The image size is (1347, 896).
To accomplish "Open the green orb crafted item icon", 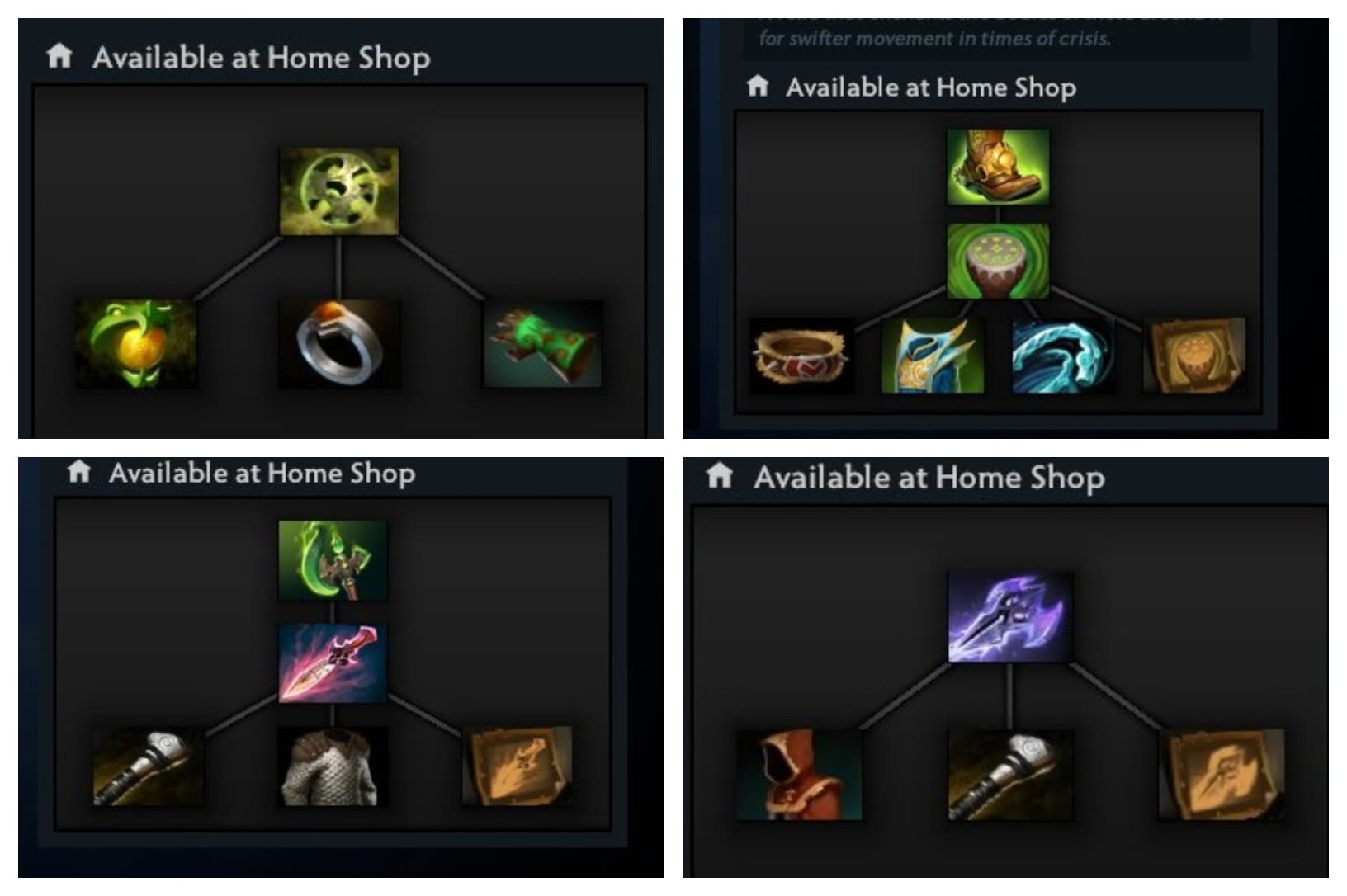I will [x=337, y=190].
